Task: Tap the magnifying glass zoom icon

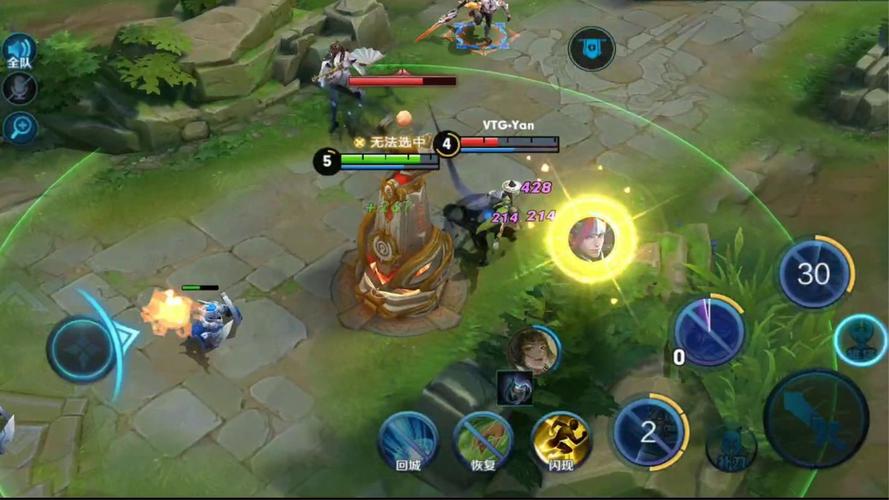Action: pos(19,127)
